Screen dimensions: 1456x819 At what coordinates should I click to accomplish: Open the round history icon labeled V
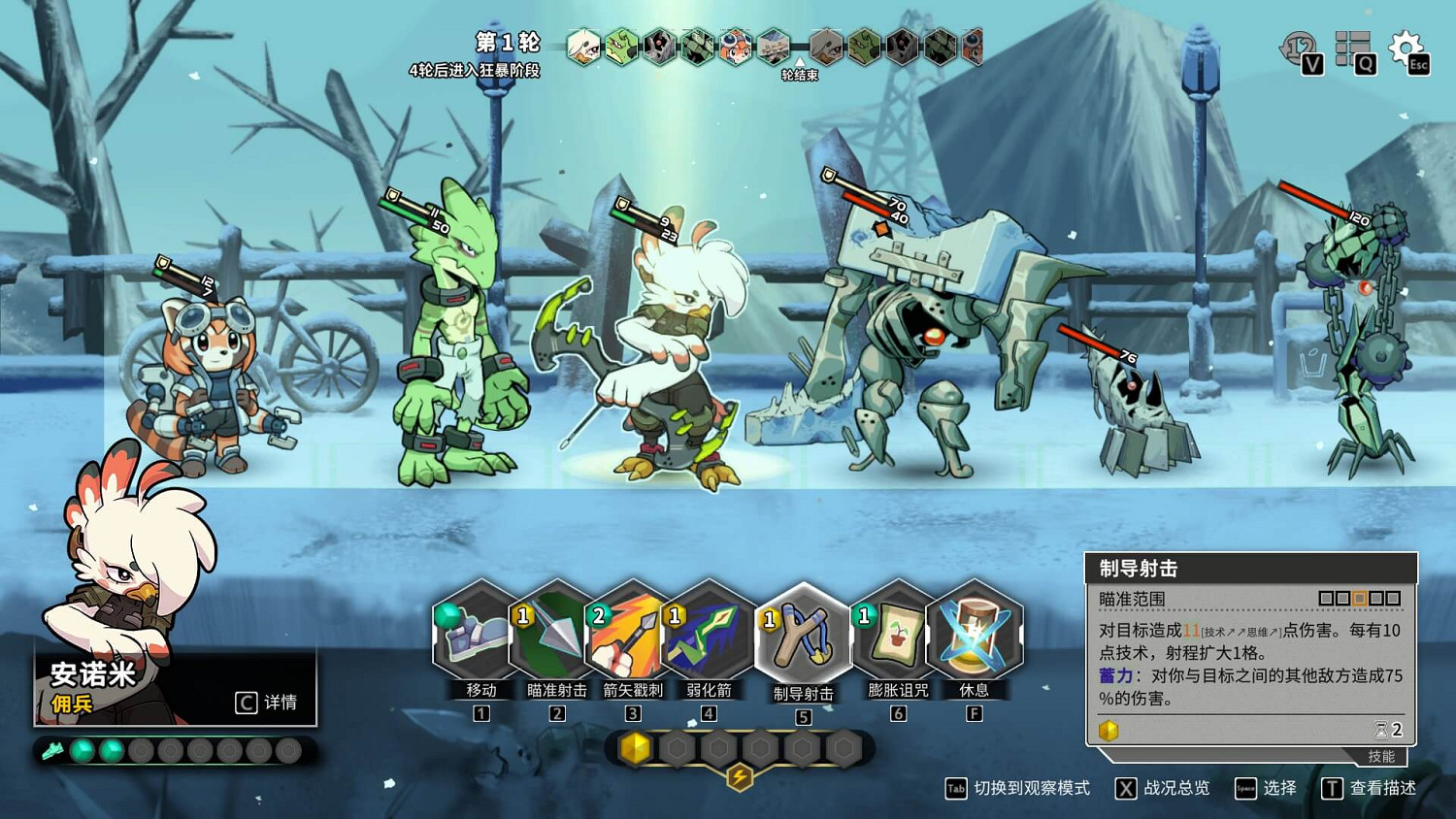click(1300, 49)
